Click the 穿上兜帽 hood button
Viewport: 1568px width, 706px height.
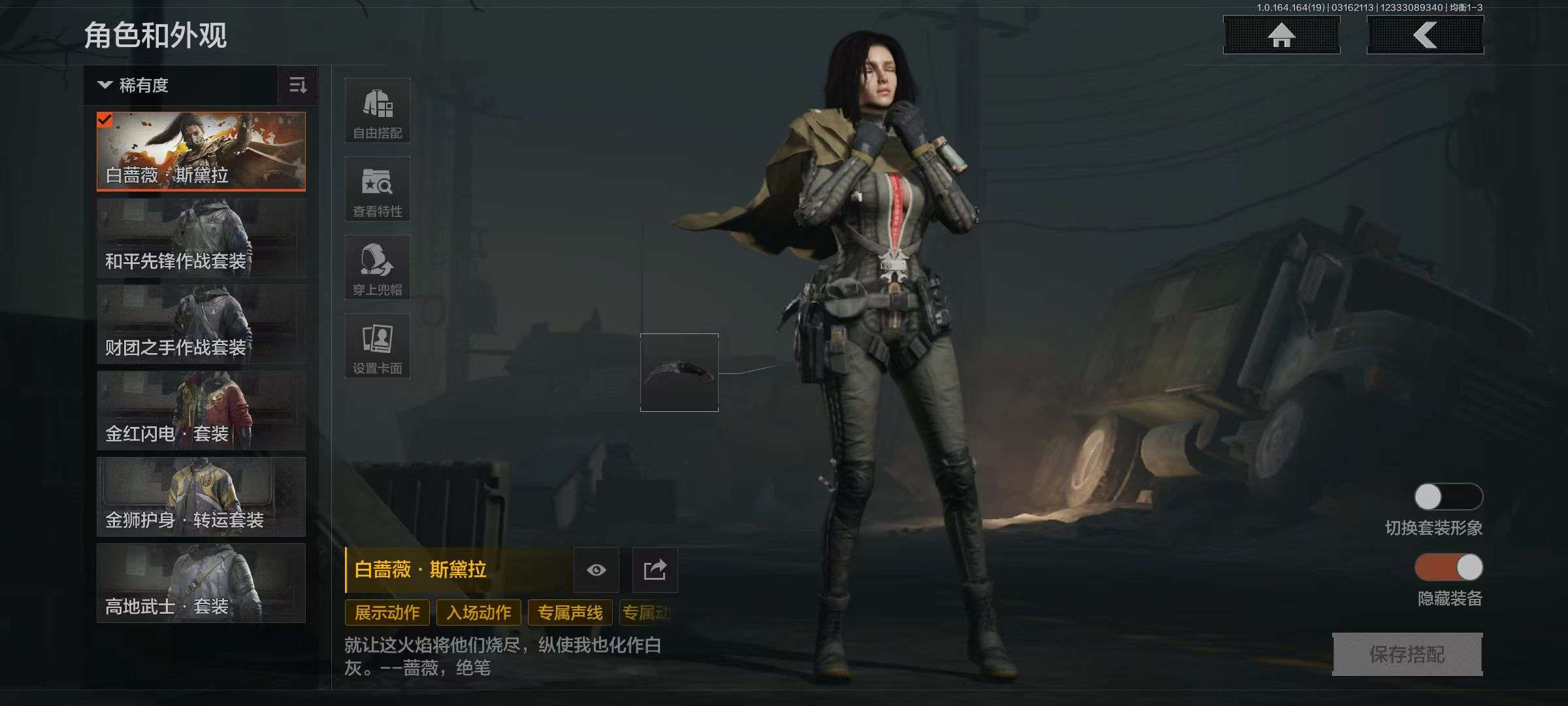[378, 267]
